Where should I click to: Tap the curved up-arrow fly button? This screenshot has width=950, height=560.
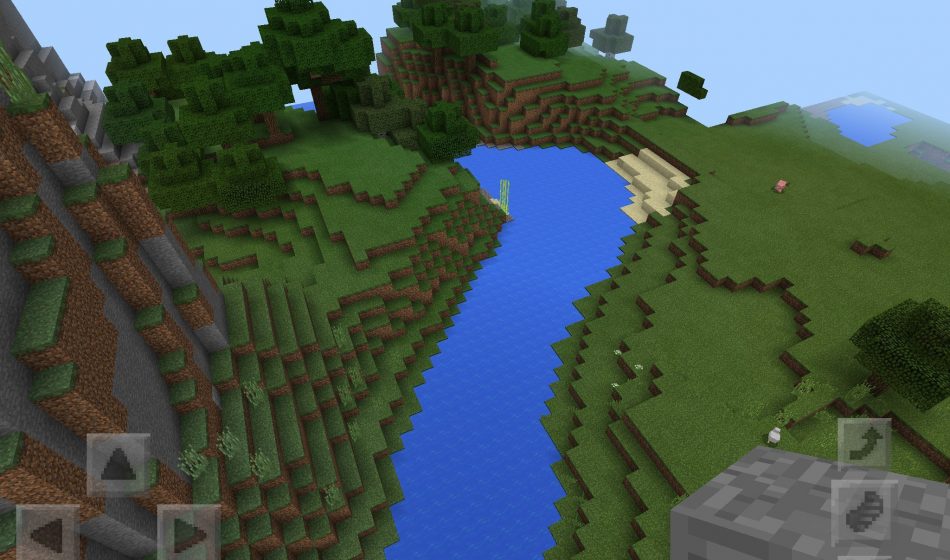click(864, 445)
